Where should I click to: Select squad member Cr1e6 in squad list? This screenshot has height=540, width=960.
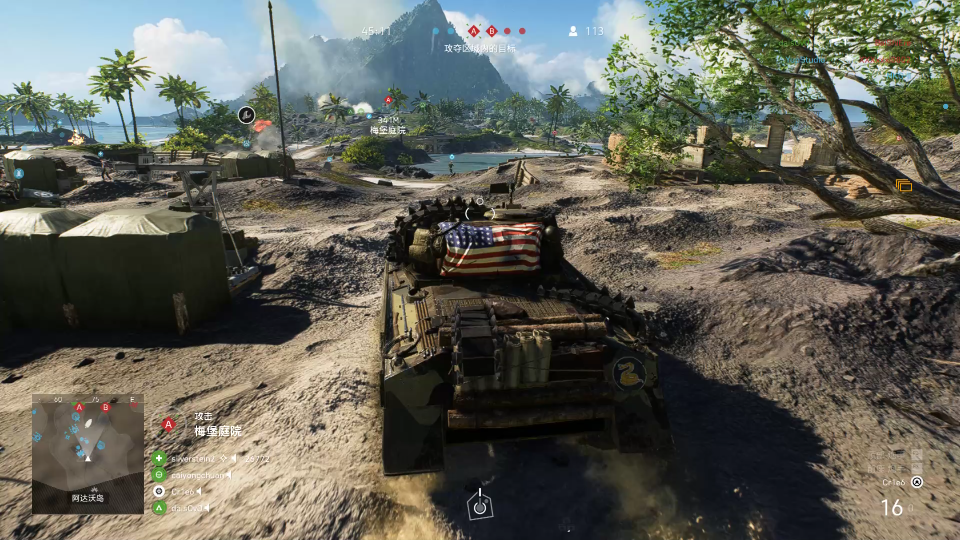(182, 491)
